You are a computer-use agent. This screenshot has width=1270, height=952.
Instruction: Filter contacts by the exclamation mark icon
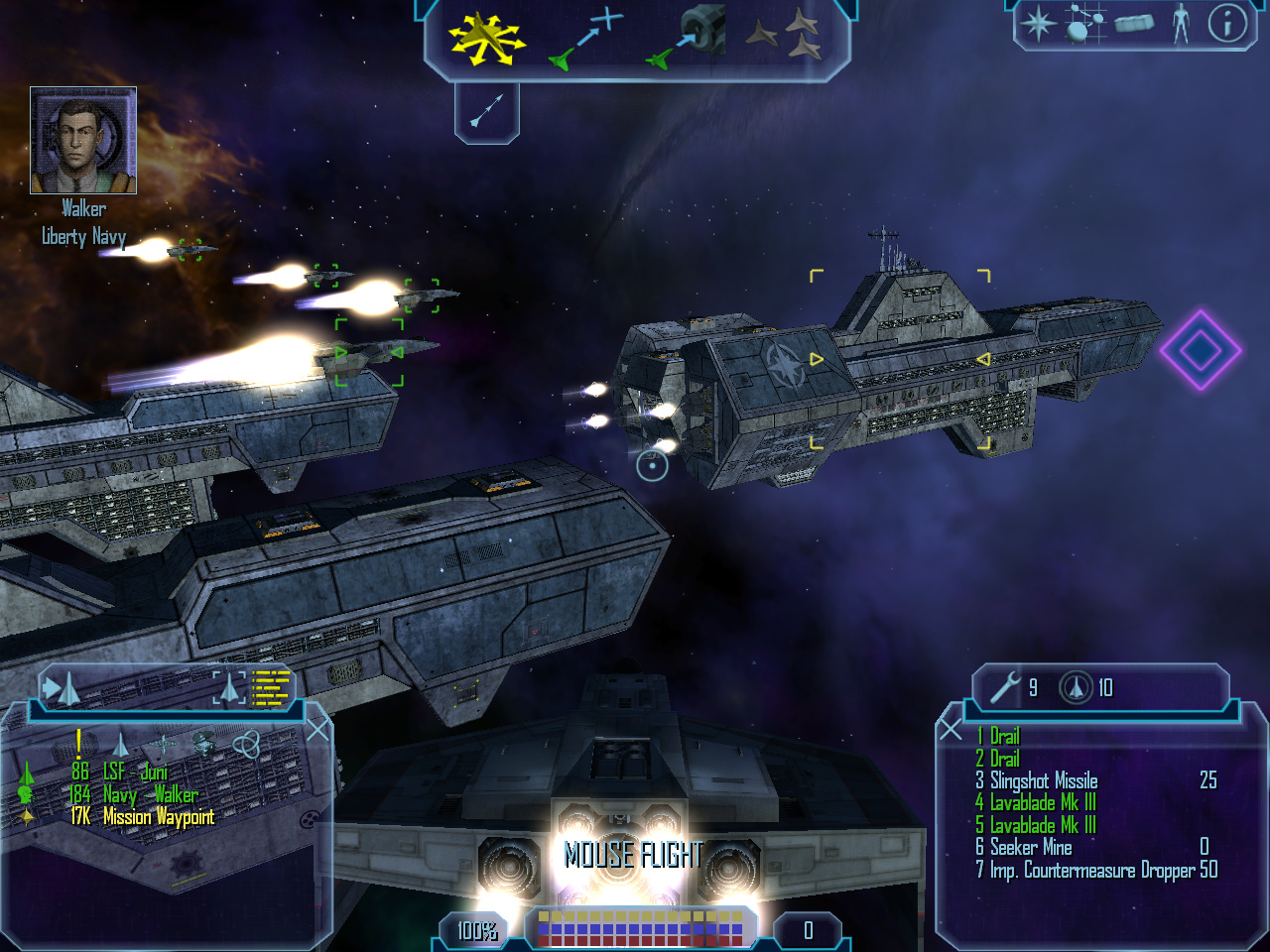click(78, 743)
